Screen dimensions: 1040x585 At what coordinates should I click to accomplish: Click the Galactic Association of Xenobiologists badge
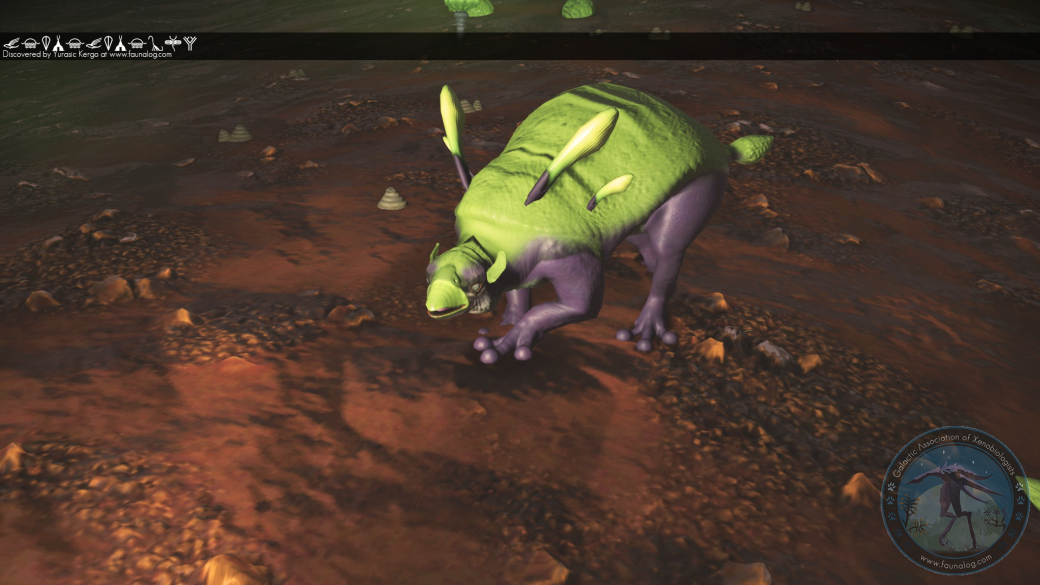click(x=954, y=500)
